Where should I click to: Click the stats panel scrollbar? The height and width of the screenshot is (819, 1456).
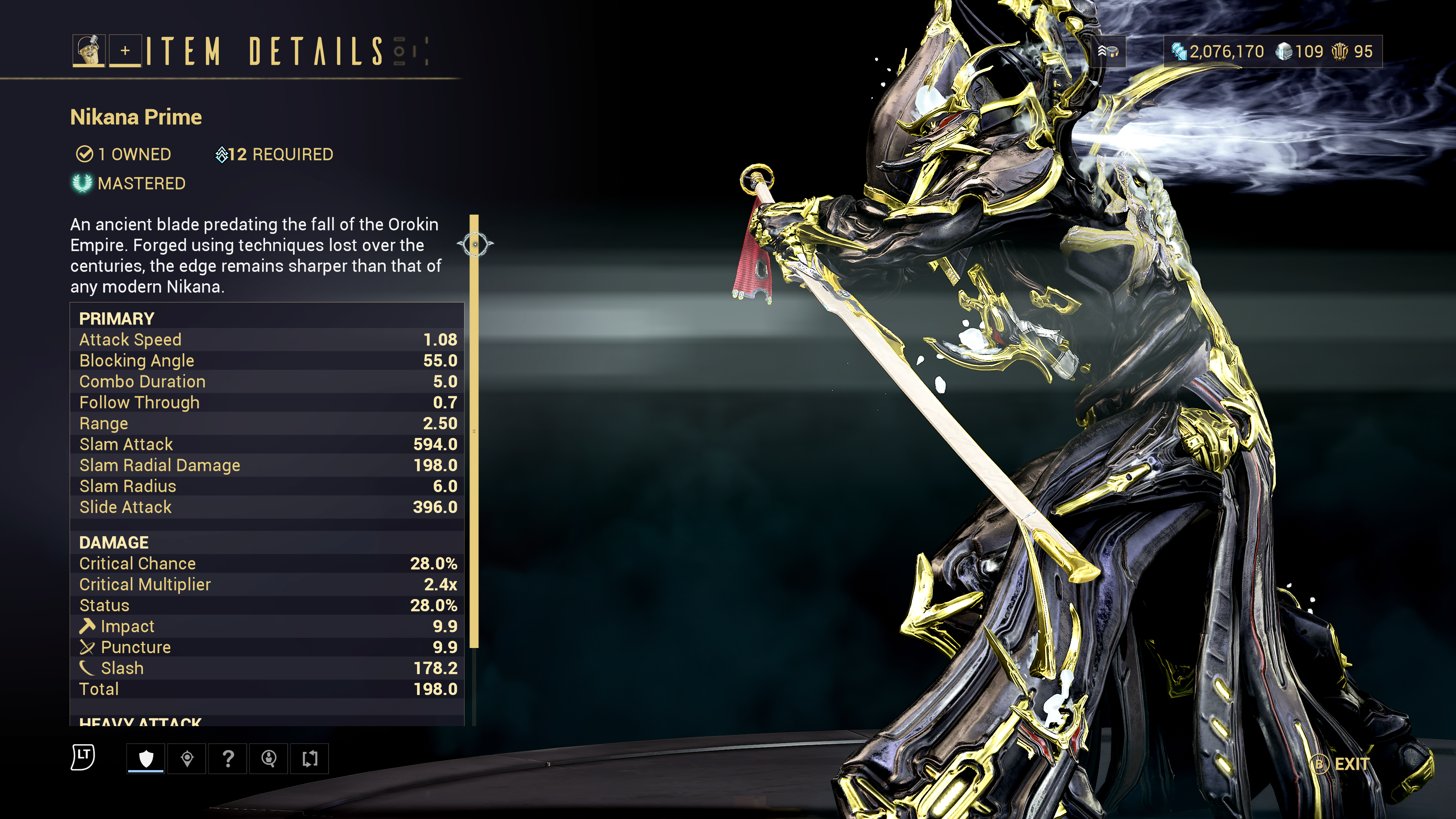[474, 430]
